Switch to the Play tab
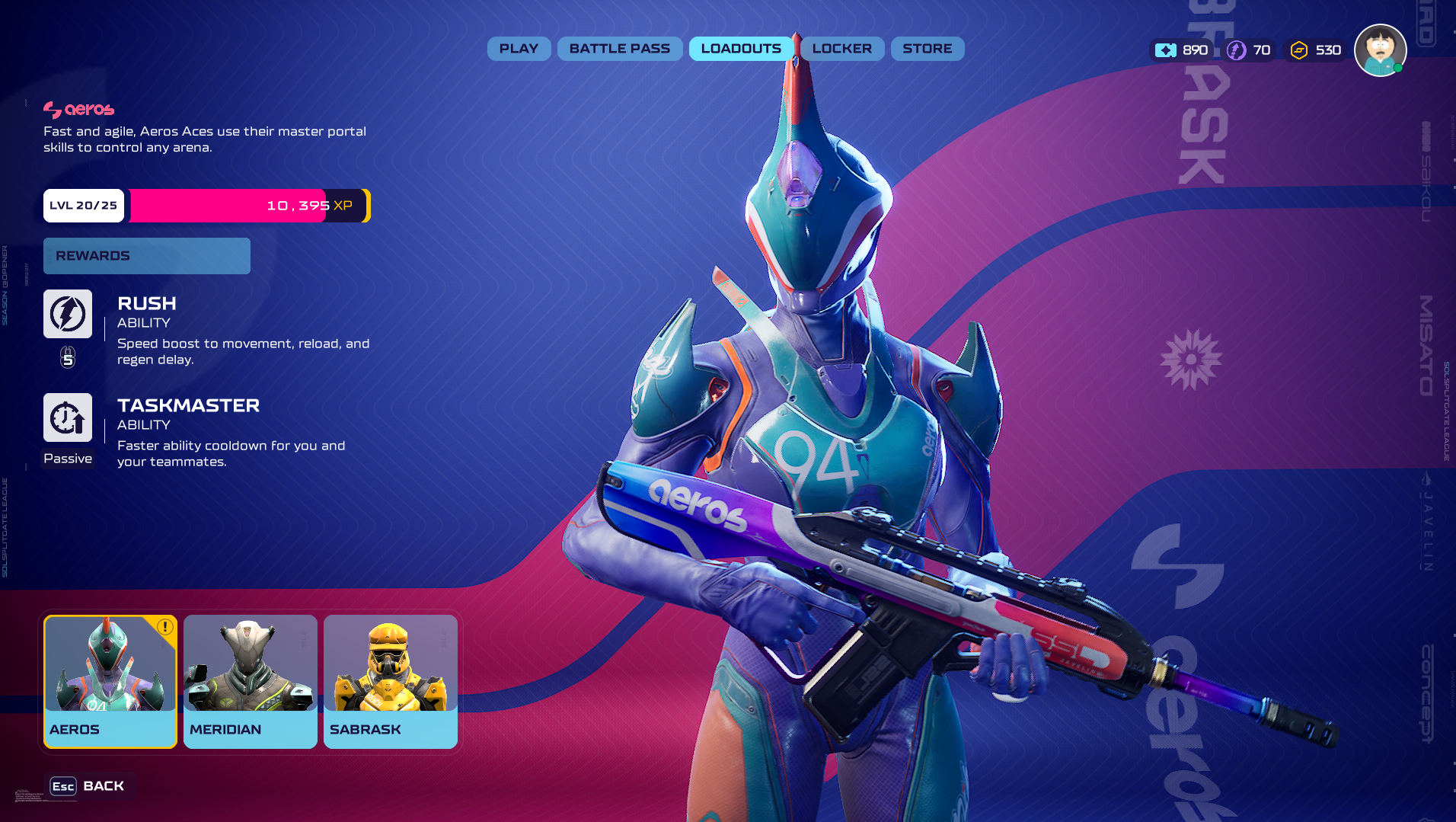 tap(519, 49)
